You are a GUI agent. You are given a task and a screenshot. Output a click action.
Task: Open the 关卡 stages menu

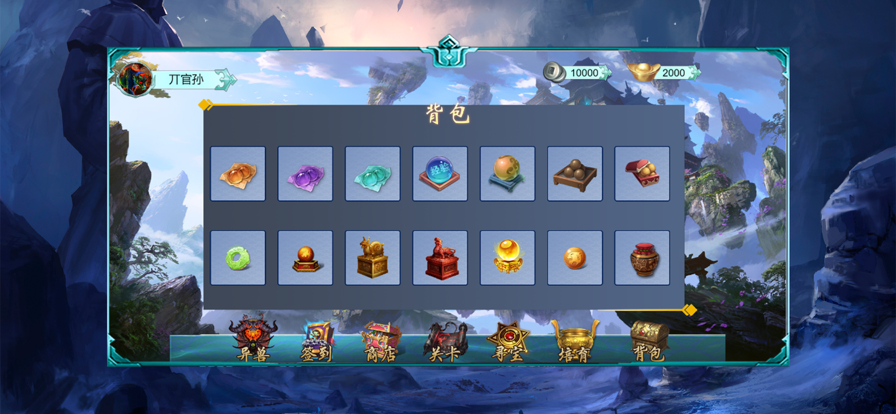[445, 338]
